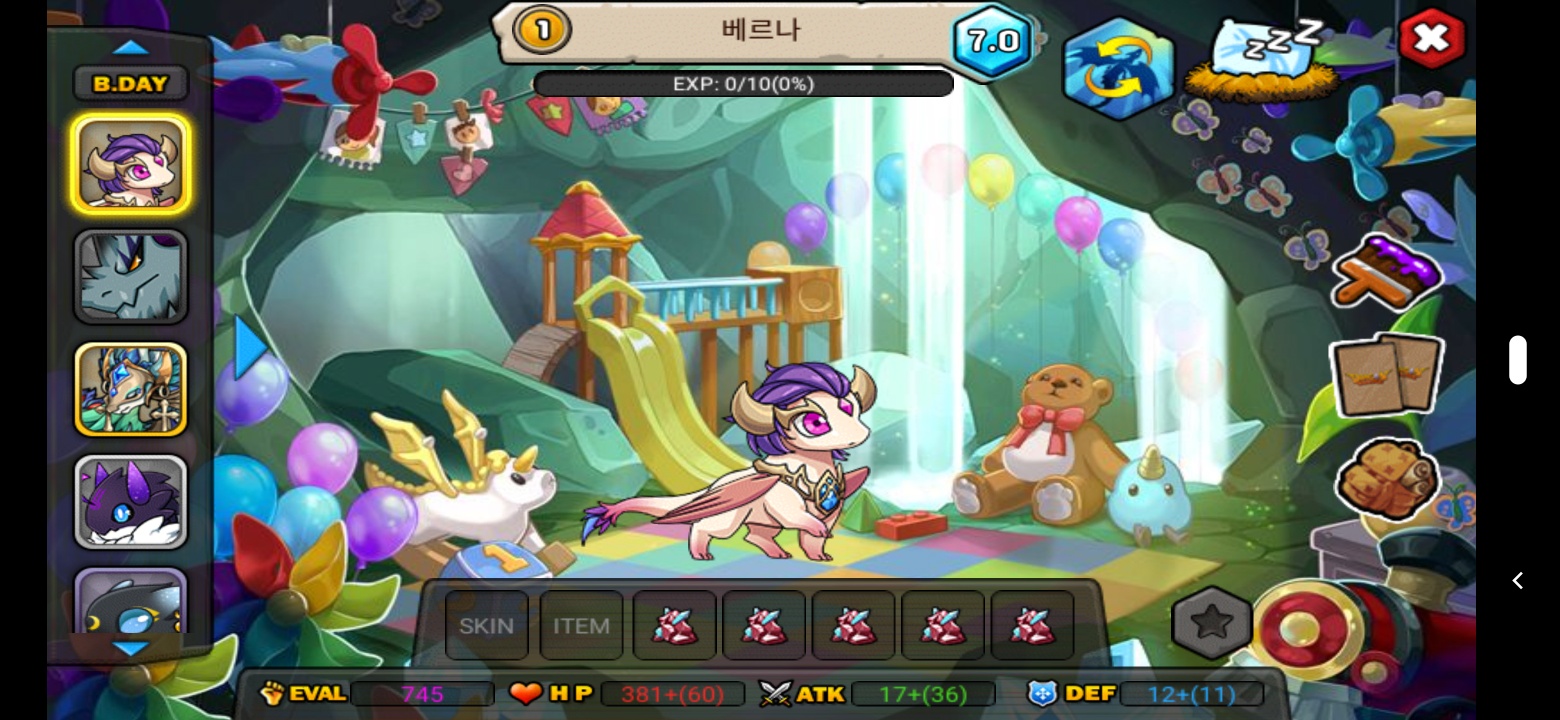1560x720 pixels.
Task: Open the ITEM slot
Action: 581,626
